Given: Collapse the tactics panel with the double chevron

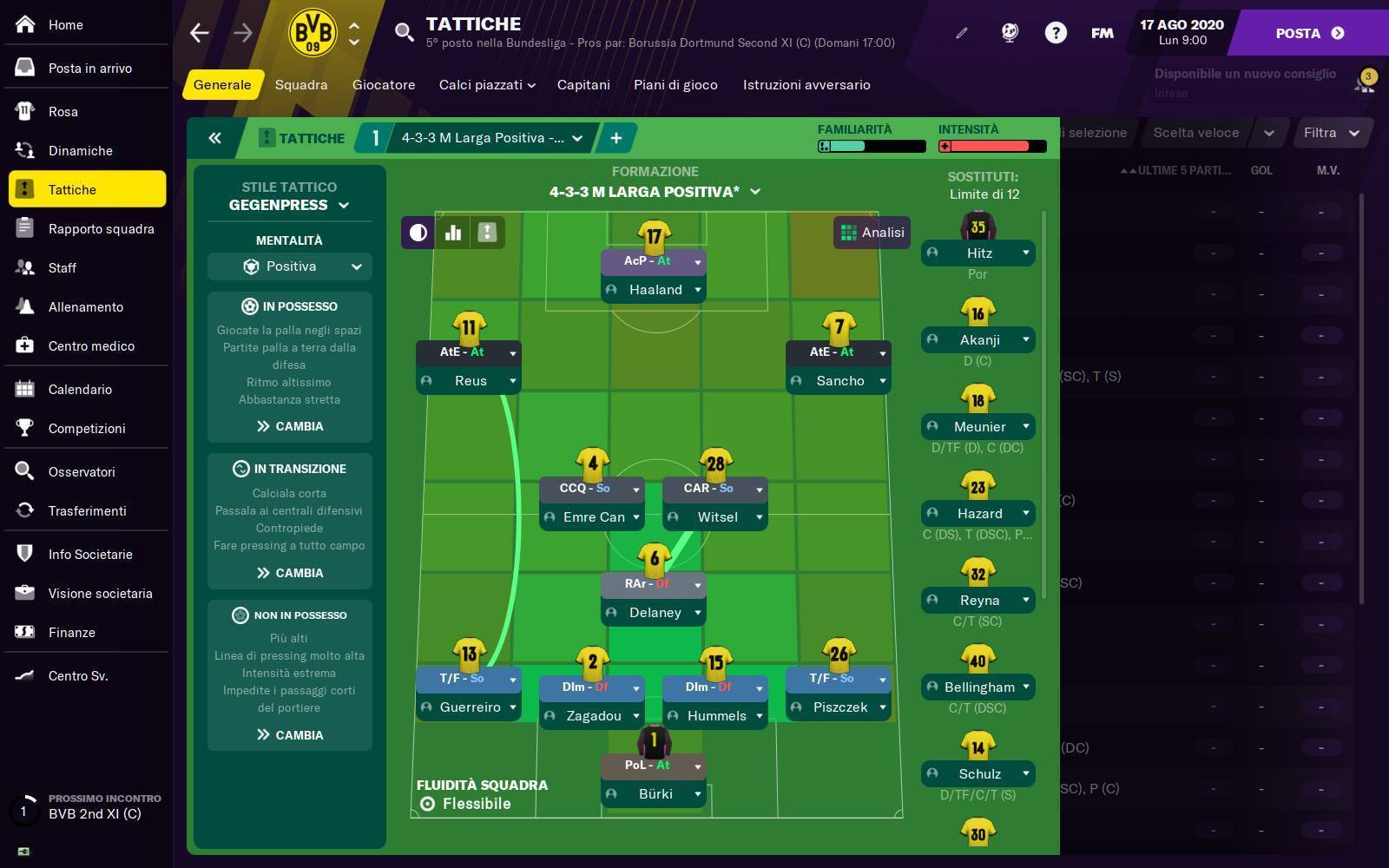Looking at the screenshot, I should tap(214, 138).
